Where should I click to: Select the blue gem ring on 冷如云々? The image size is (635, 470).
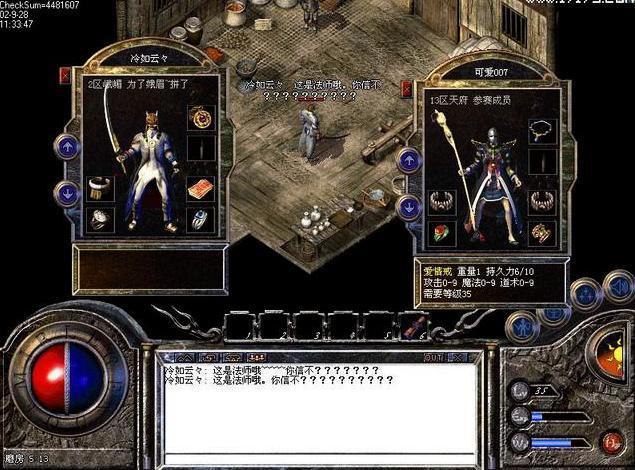click(200, 219)
